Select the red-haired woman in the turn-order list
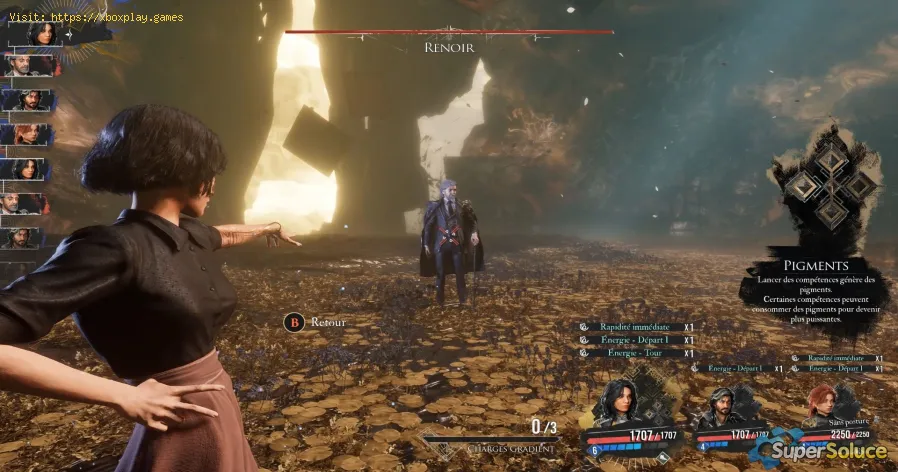The height and width of the screenshot is (472, 898). click(28, 135)
